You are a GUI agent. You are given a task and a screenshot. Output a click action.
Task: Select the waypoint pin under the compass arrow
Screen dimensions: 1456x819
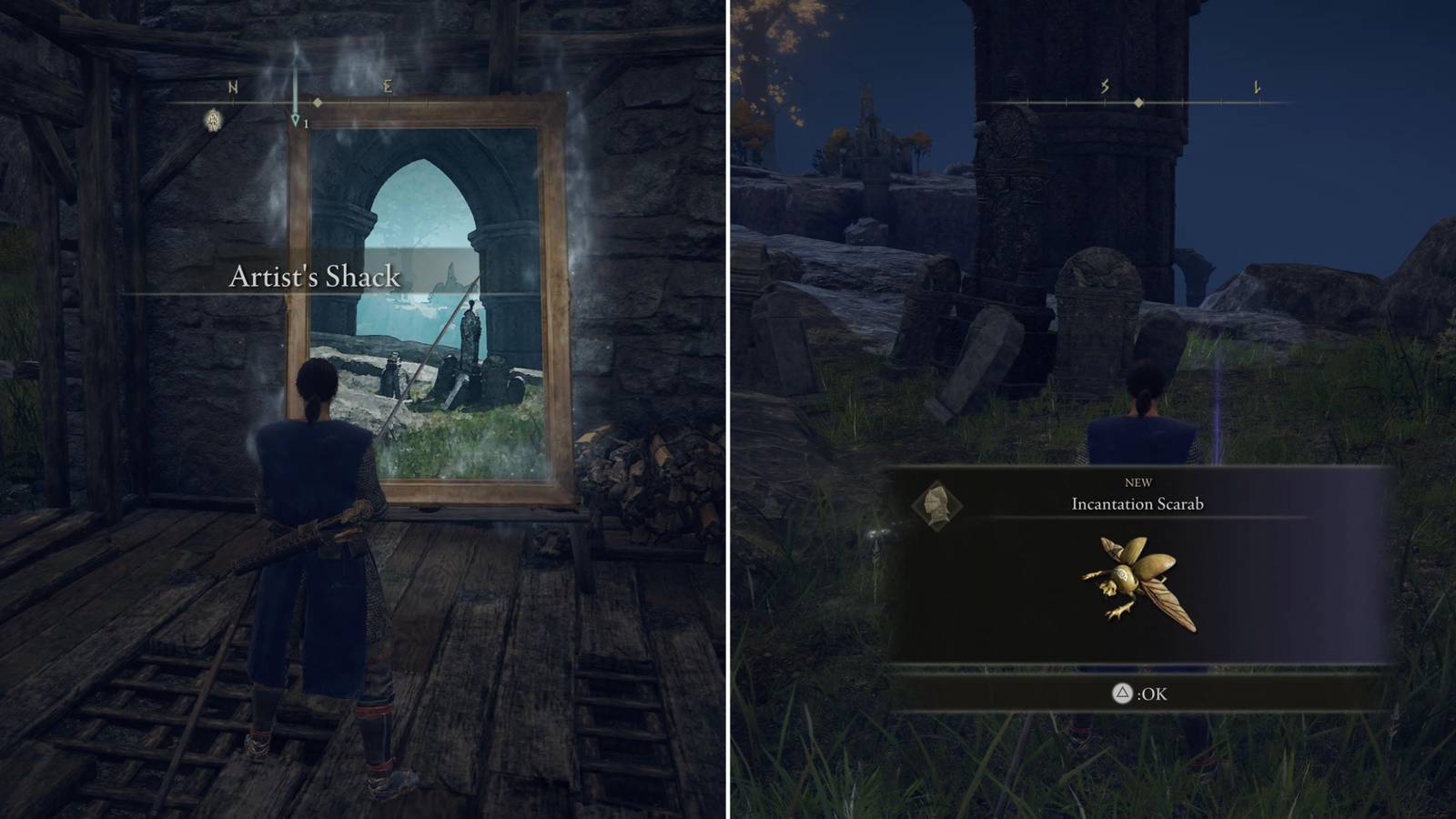(294, 119)
